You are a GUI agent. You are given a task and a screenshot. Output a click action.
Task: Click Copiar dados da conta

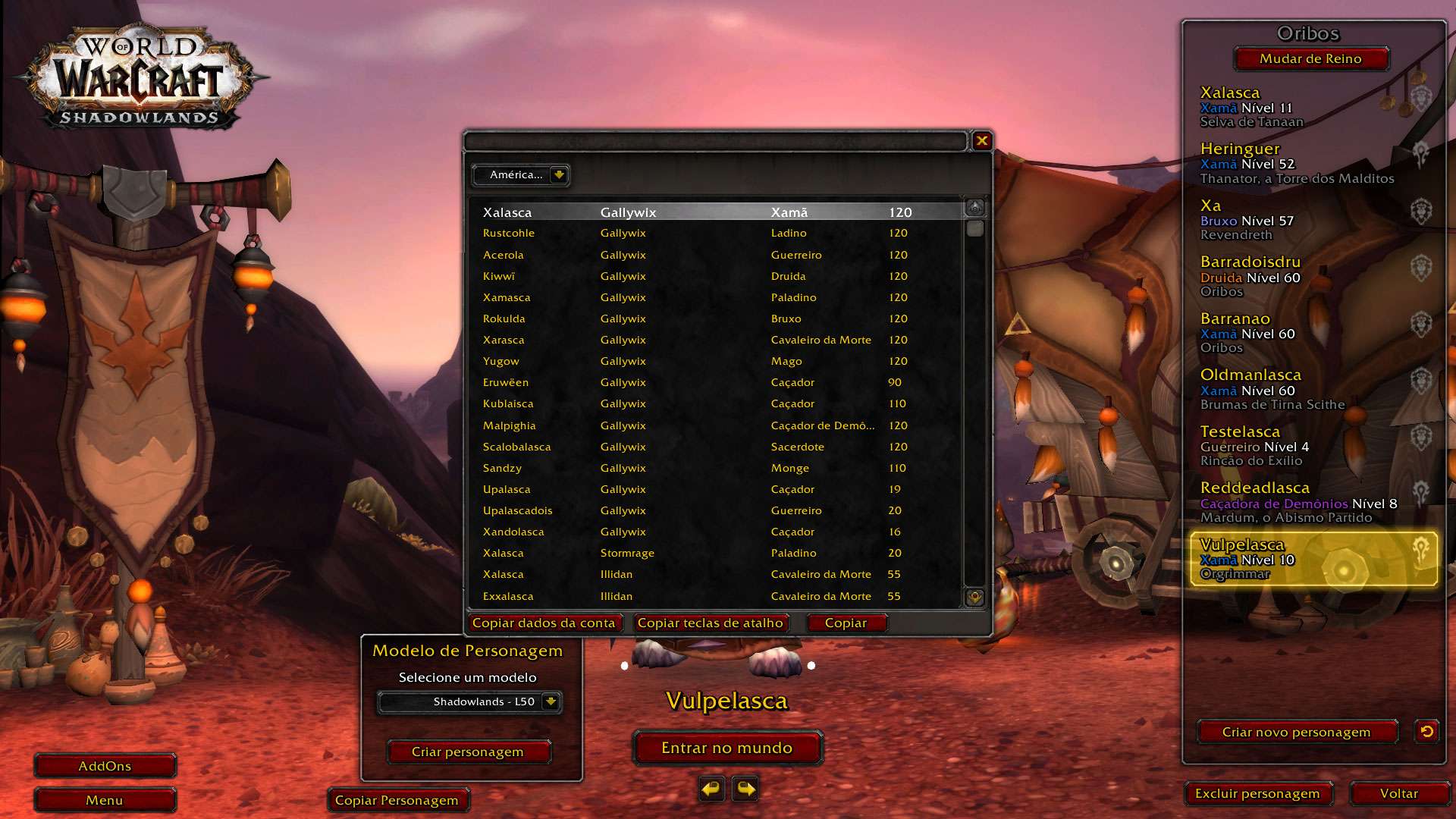pos(544,623)
